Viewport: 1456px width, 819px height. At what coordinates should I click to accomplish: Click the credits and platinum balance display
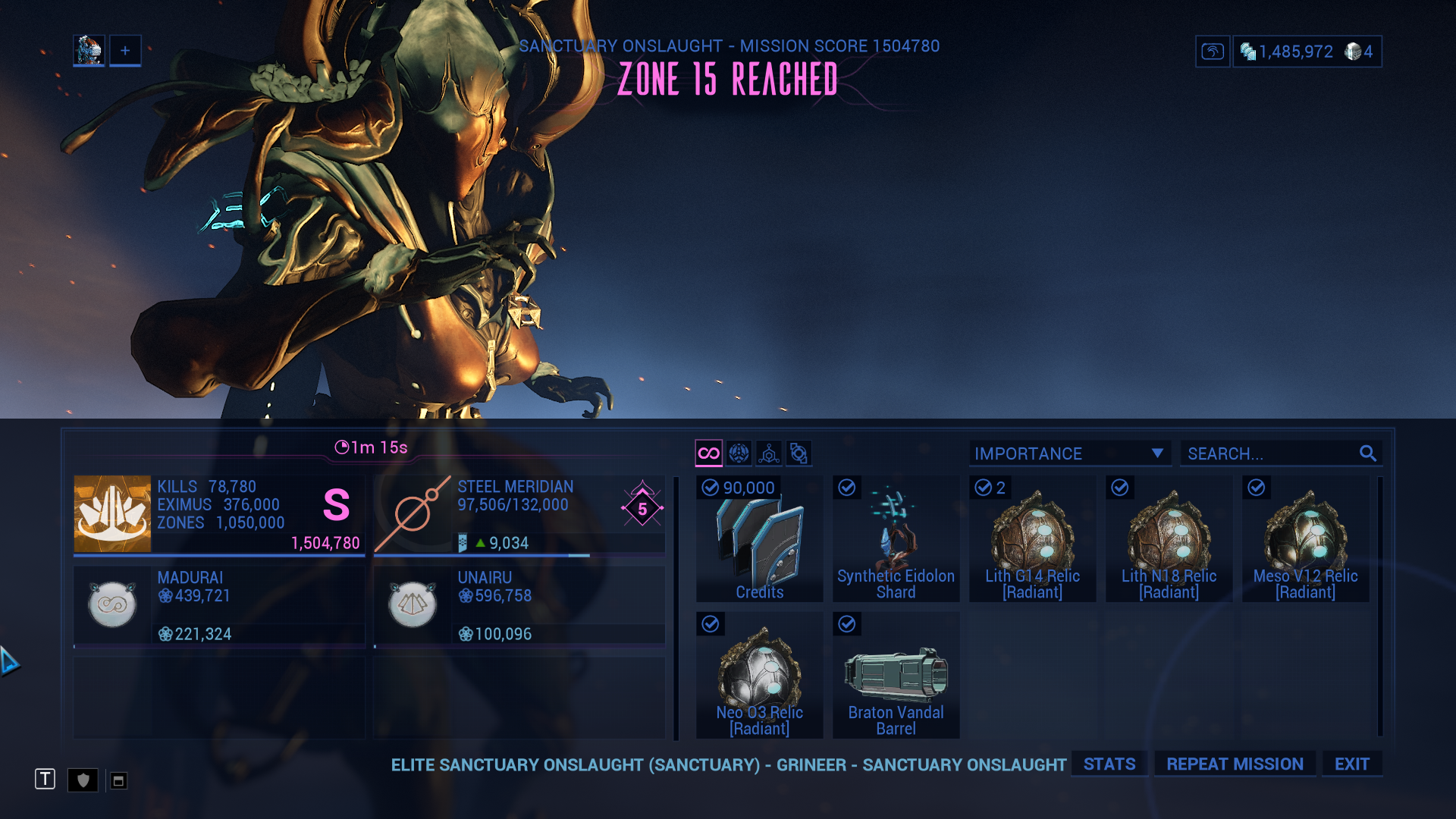pos(1307,52)
